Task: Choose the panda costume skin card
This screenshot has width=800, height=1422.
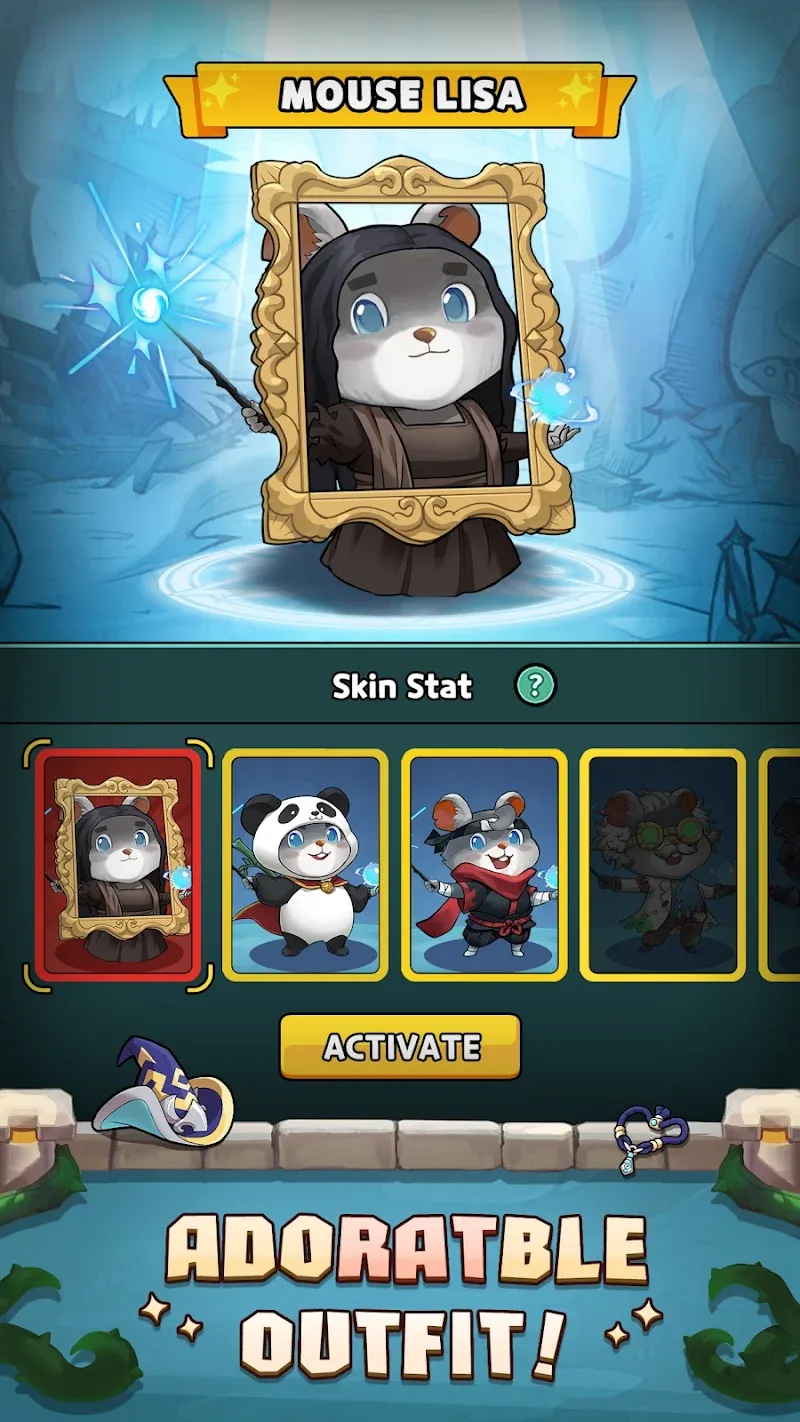Action: click(x=305, y=864)
